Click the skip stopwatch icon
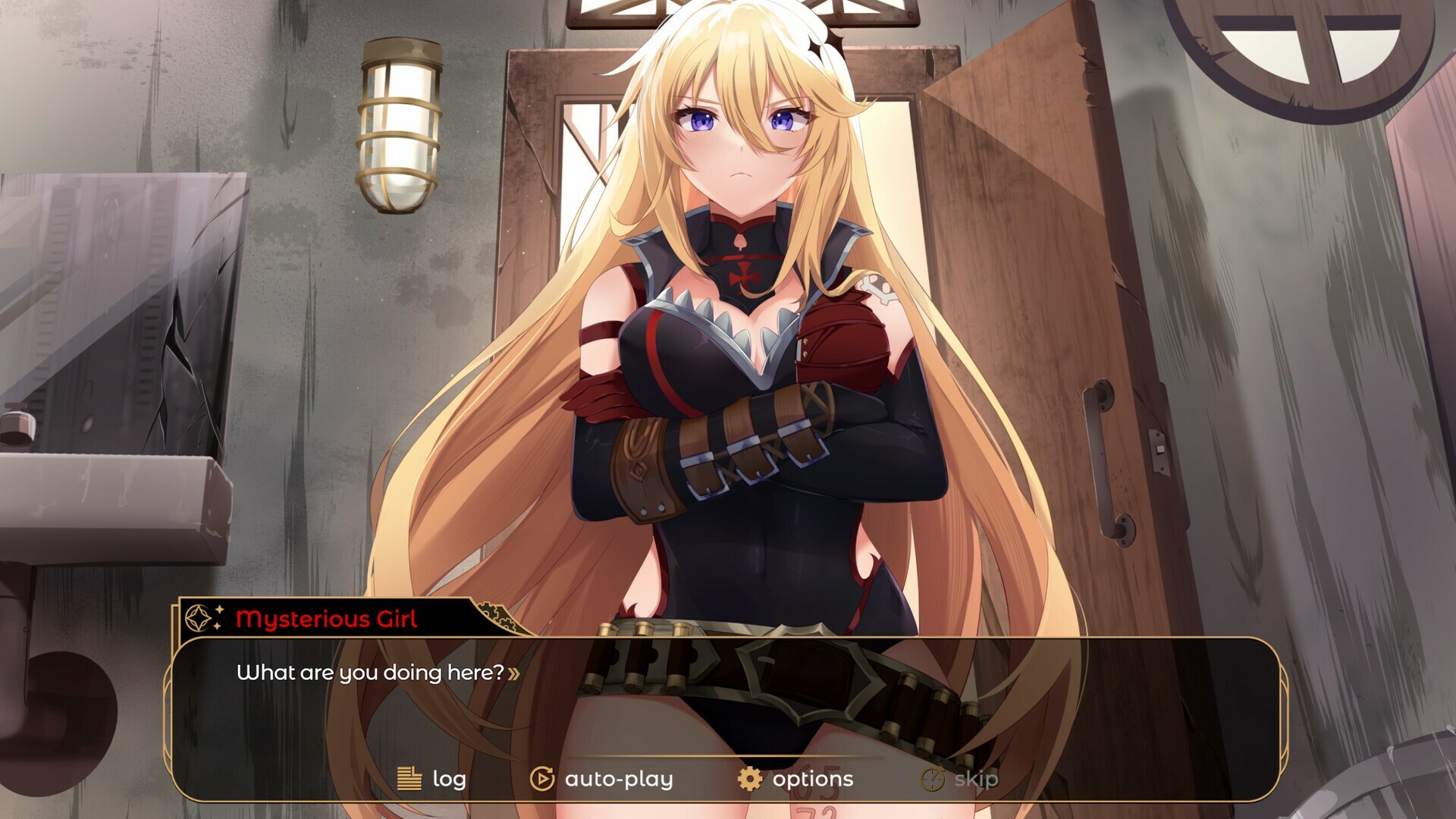The height and width of the screenshot is (819, 1456). [931, 778]
